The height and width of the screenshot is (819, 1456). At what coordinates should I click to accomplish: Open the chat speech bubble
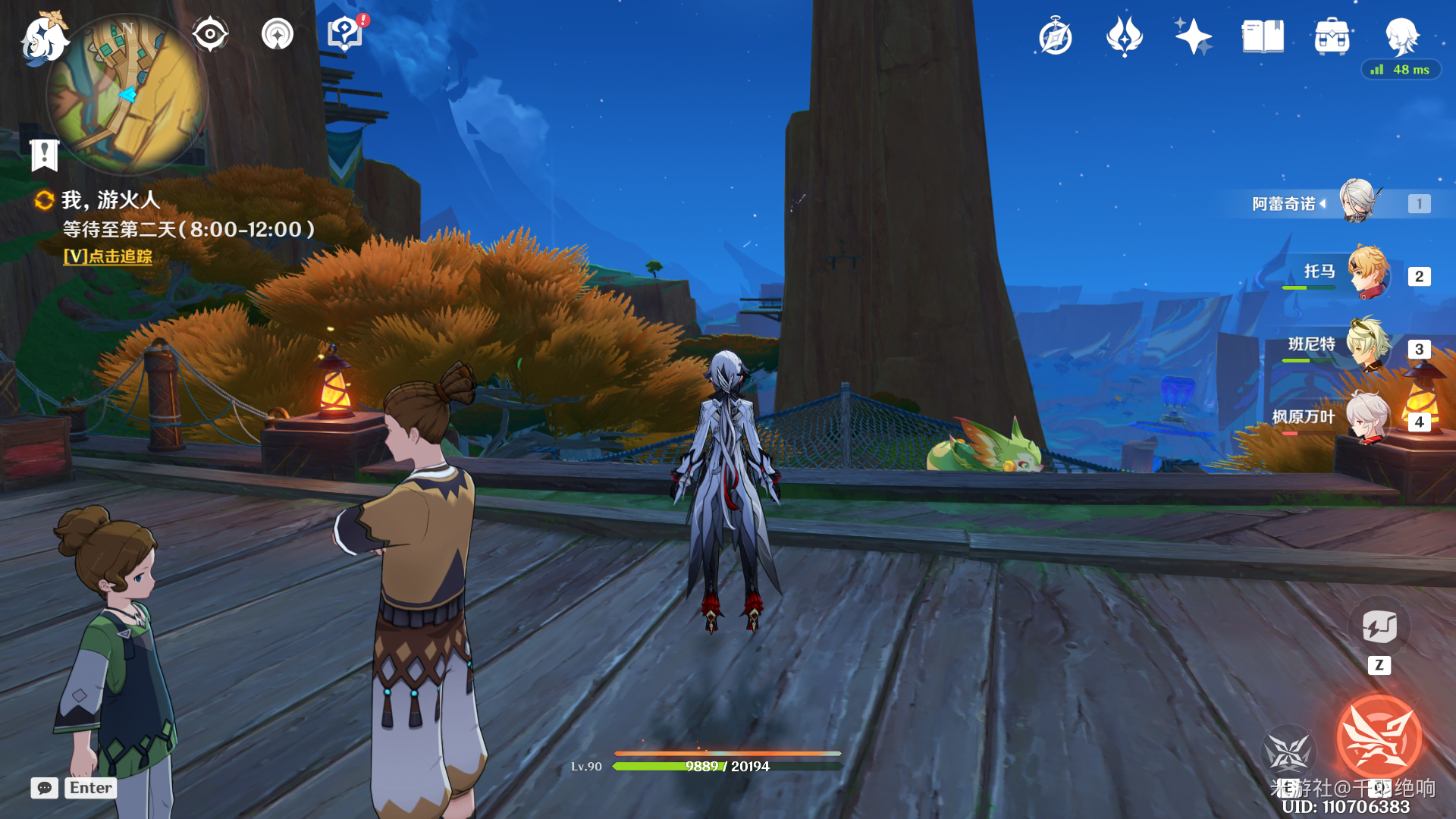45,788
